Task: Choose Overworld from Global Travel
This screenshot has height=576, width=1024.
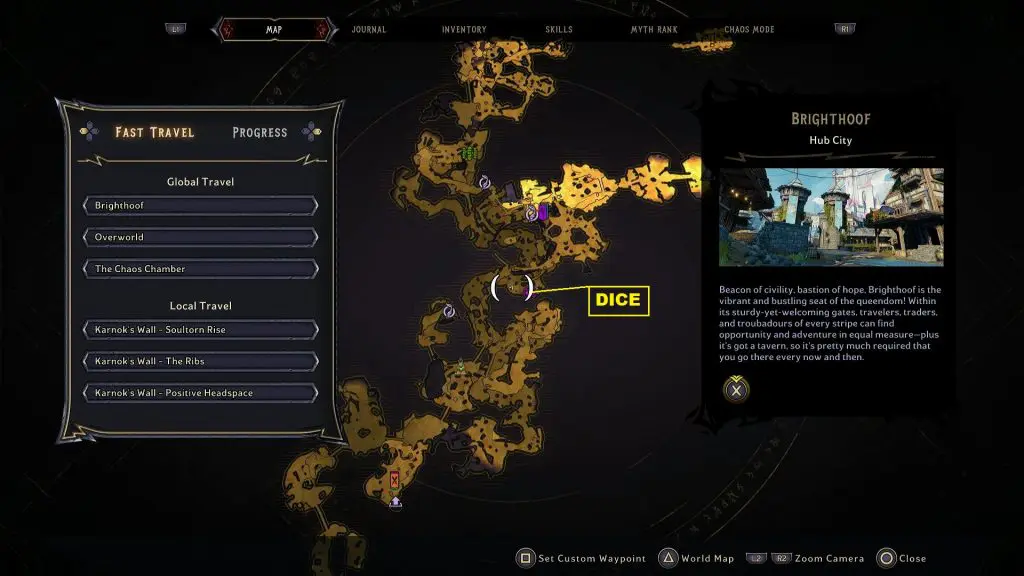Action: tap(201, 238)
